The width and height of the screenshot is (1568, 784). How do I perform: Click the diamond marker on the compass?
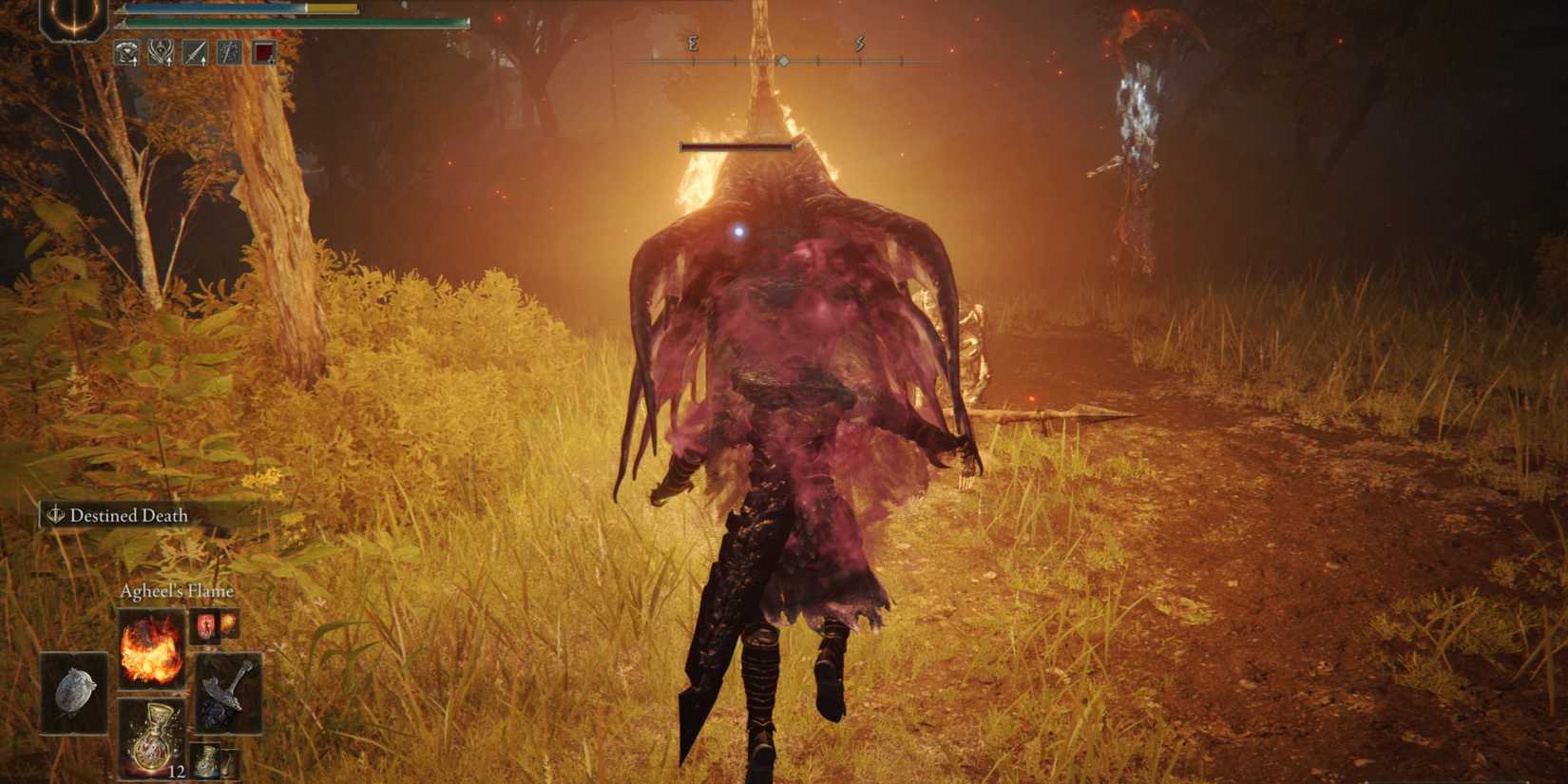[783, 60]
